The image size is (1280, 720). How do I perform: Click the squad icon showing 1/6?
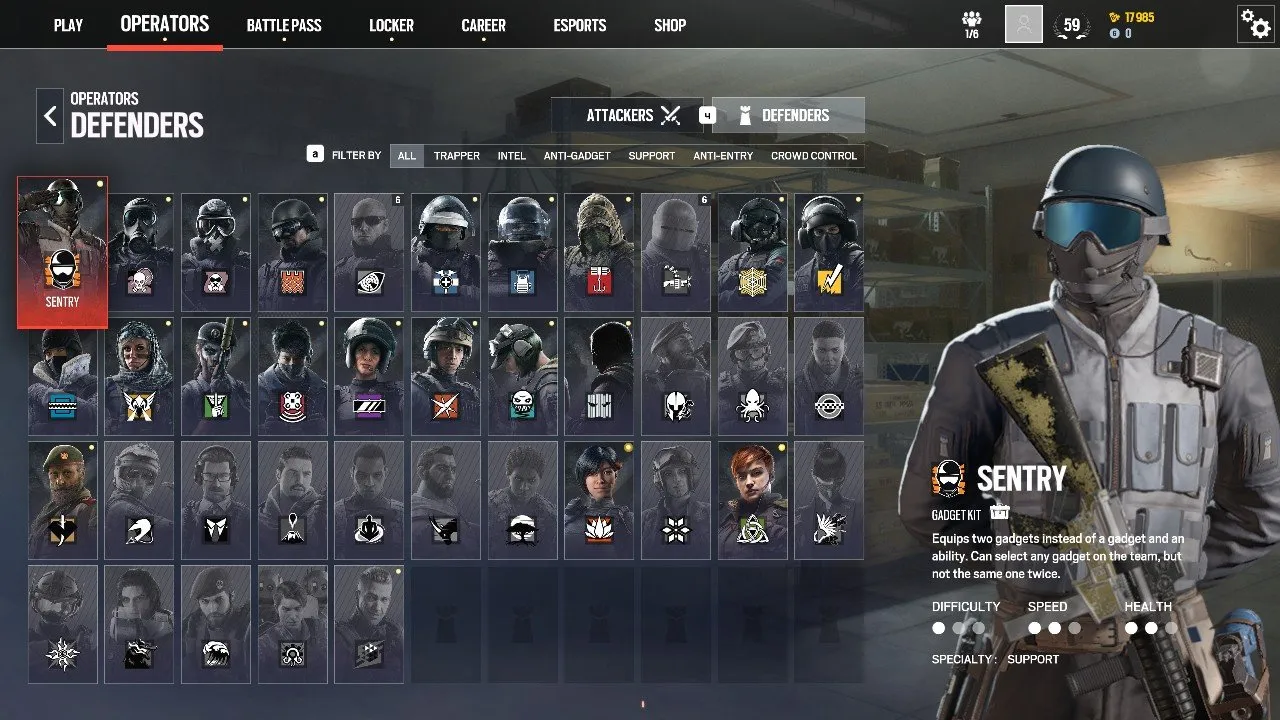tap(973, 20)
